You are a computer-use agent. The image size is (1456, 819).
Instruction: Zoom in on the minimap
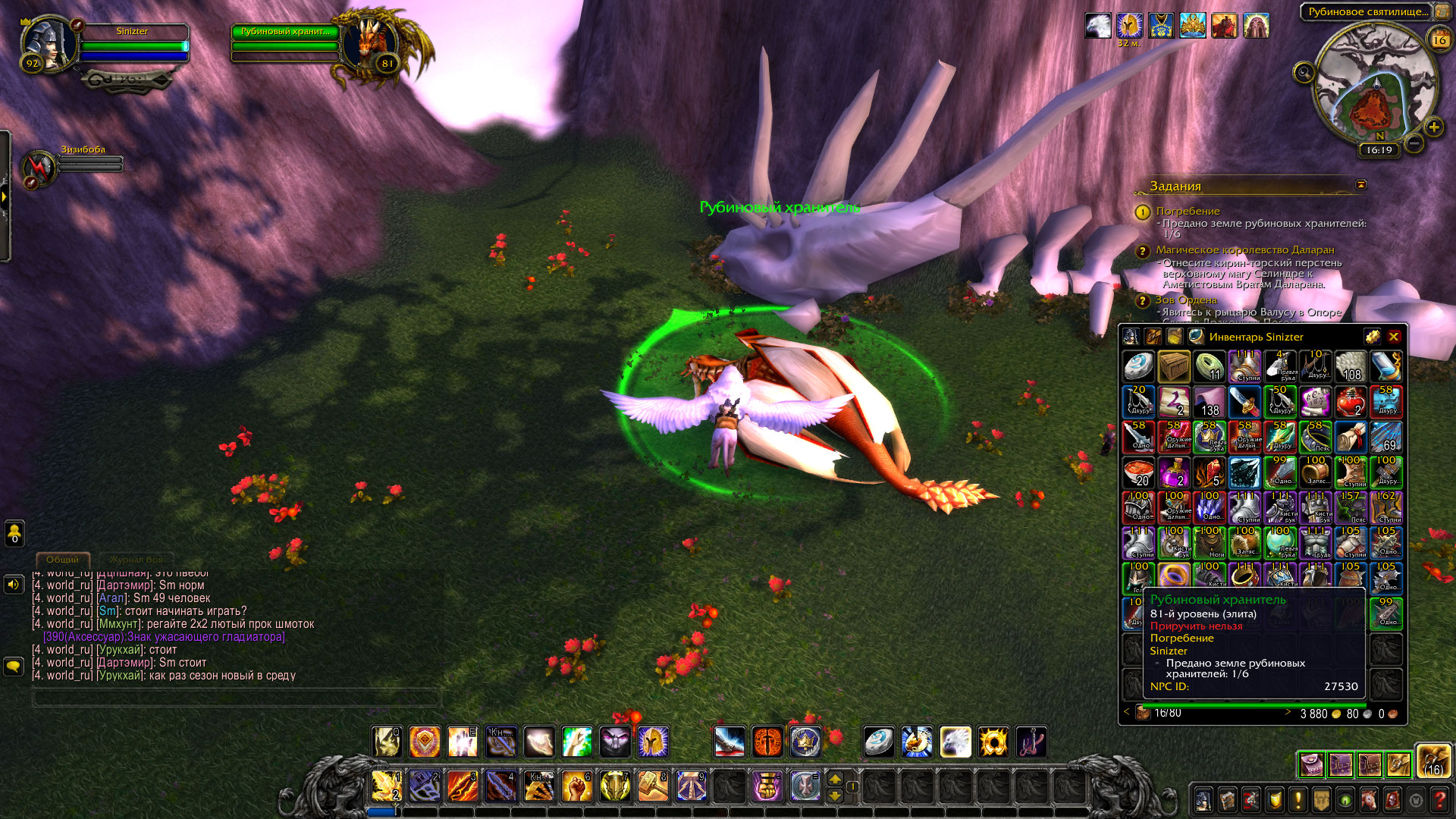click(x=1433, y=127)
